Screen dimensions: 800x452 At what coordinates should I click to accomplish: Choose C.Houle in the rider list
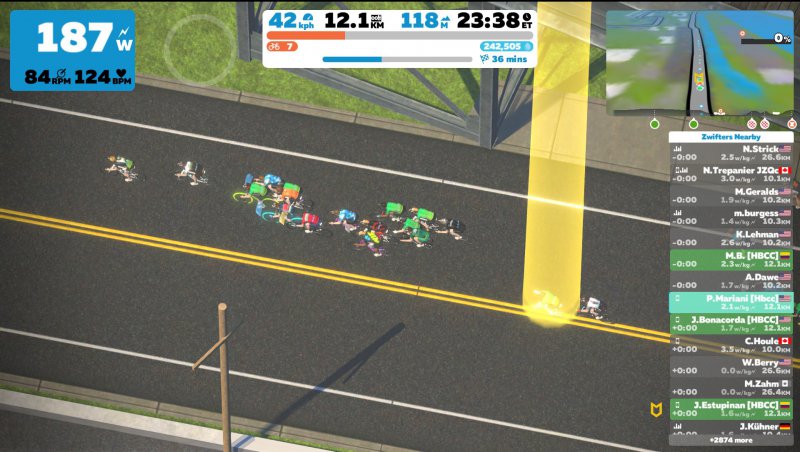[x=732, y=345]
